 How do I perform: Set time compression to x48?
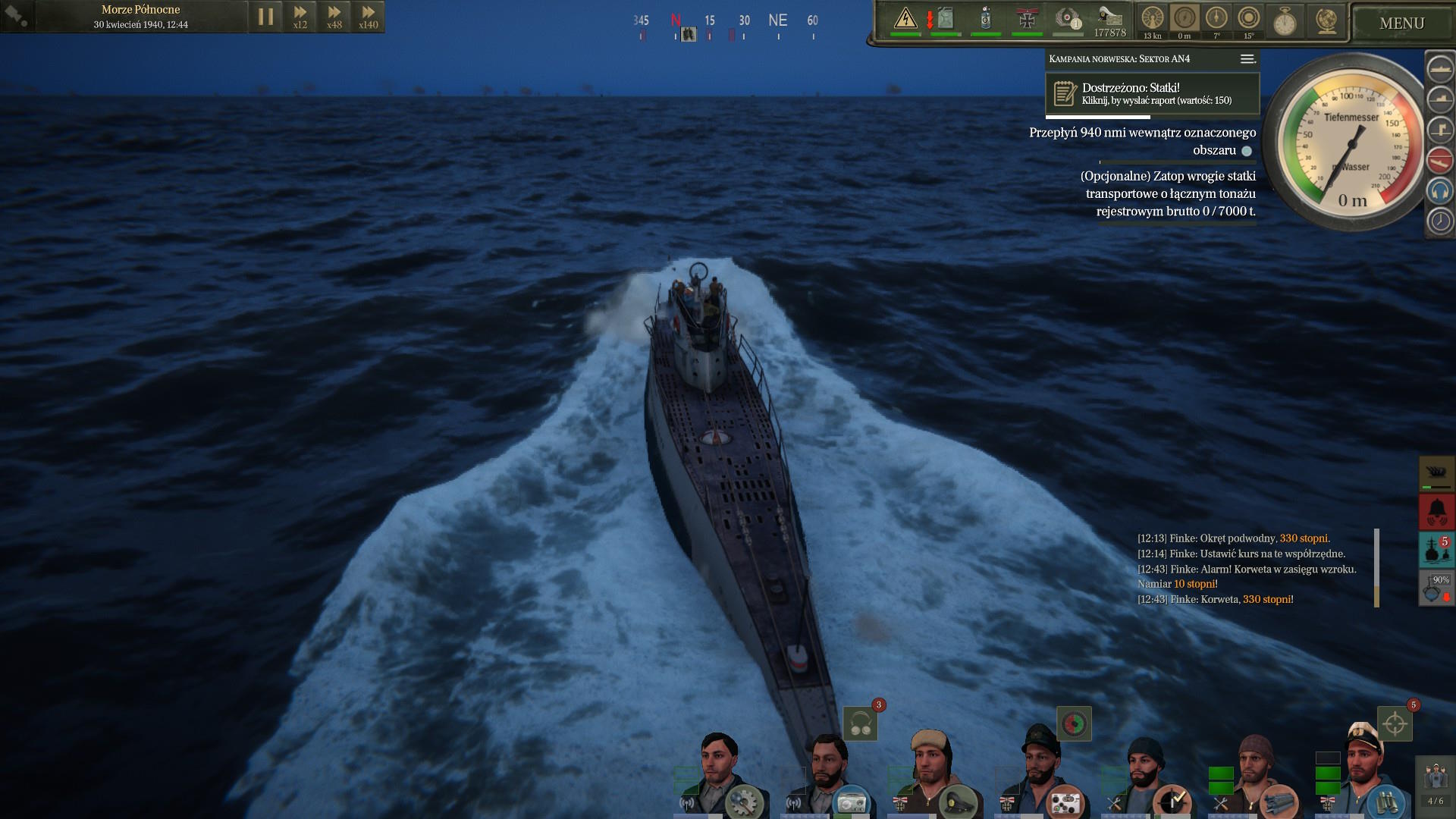[334, 17]
